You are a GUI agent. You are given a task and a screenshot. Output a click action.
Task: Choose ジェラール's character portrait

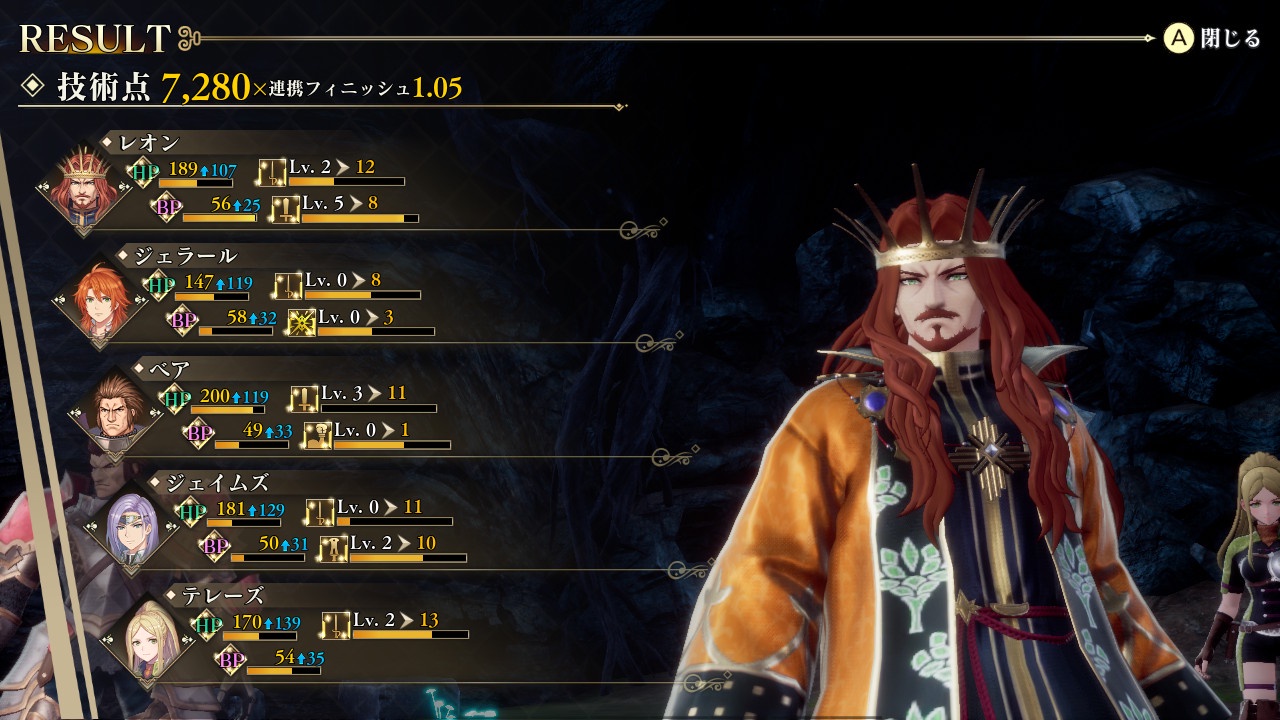click(x=98, y=299)
